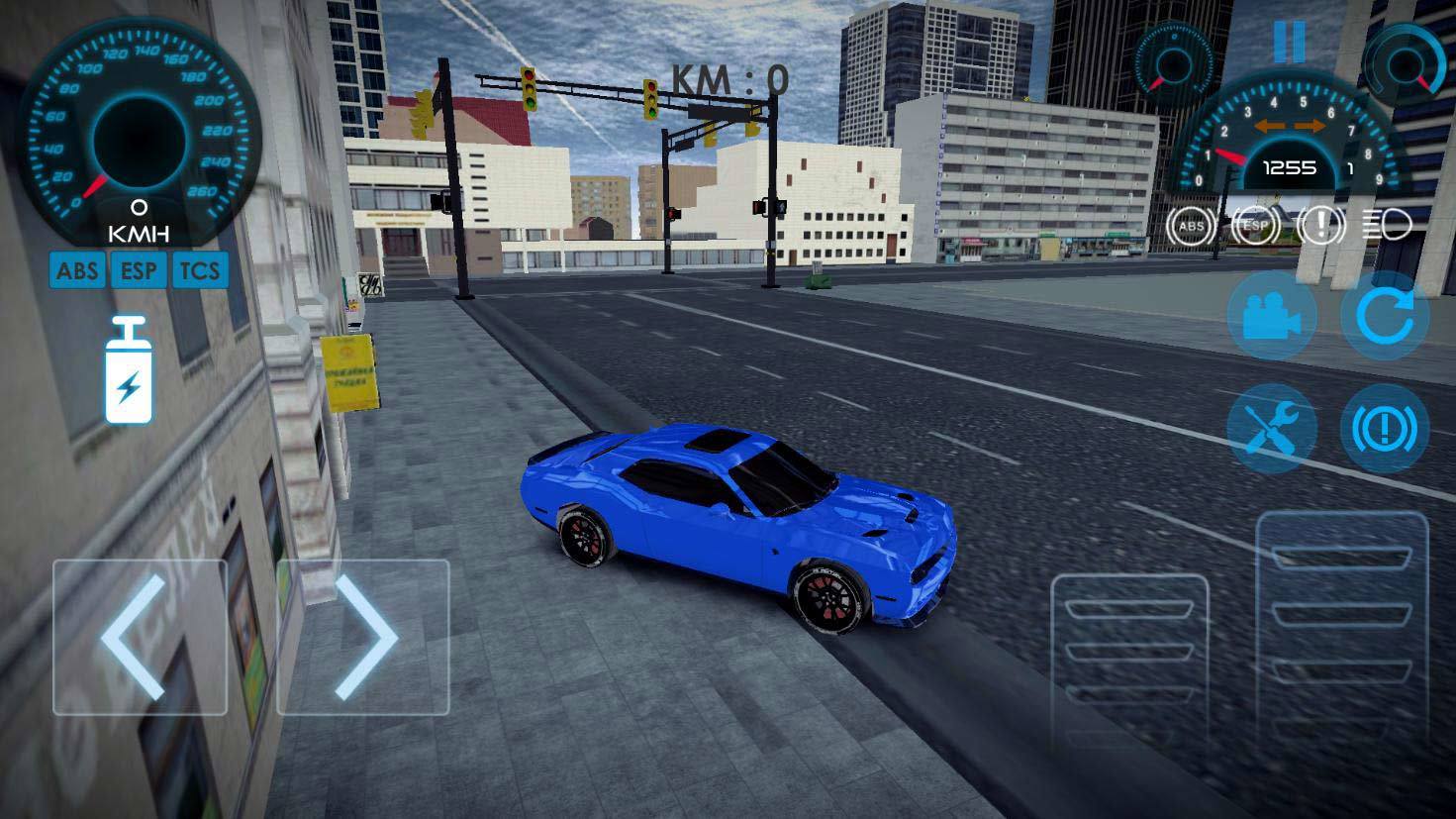Screen dimensions: 1456x819
Task: Steer right with the right arrow
Action: point(362,637)
